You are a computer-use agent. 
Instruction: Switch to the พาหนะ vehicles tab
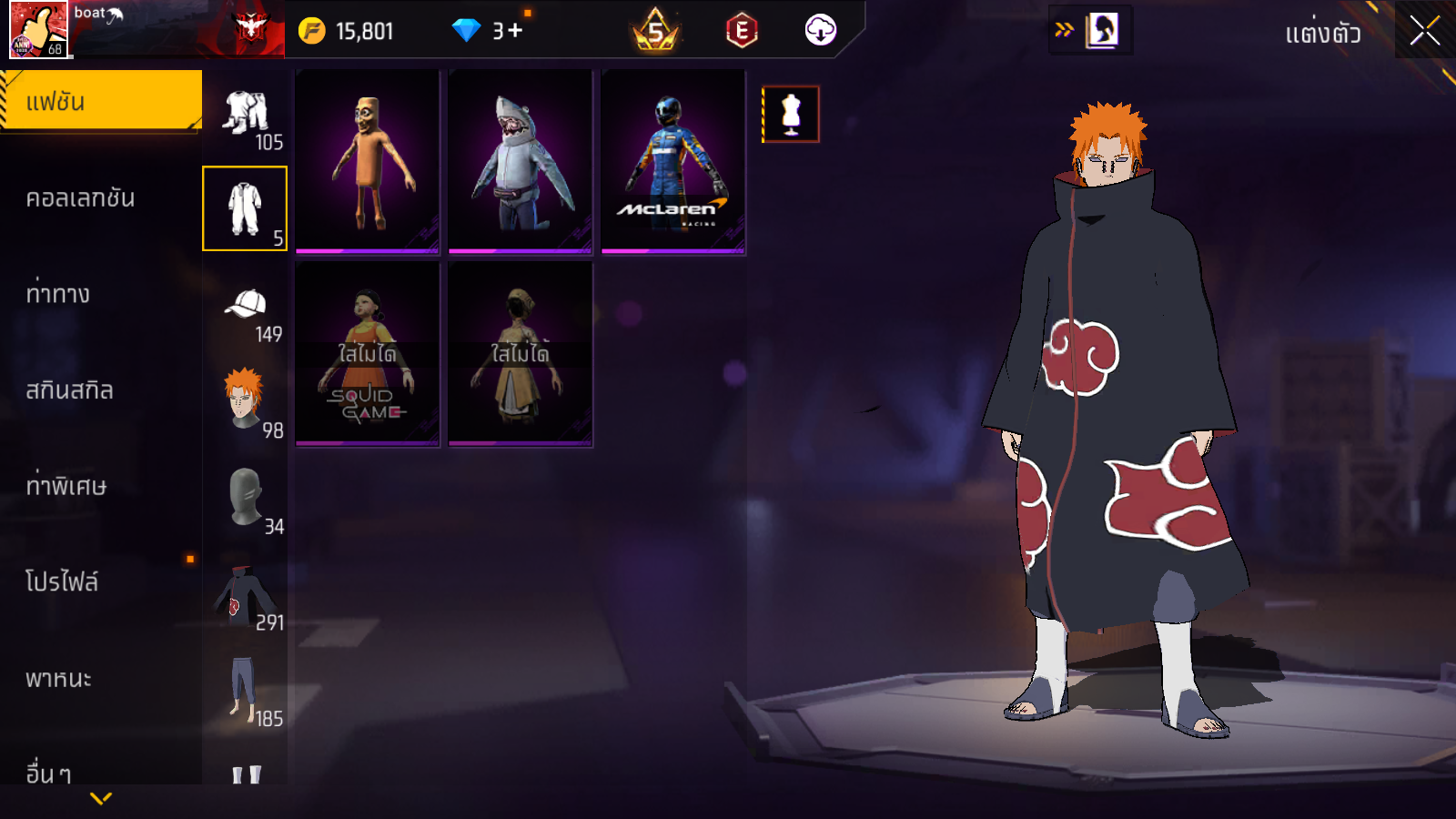coord(59,679)
